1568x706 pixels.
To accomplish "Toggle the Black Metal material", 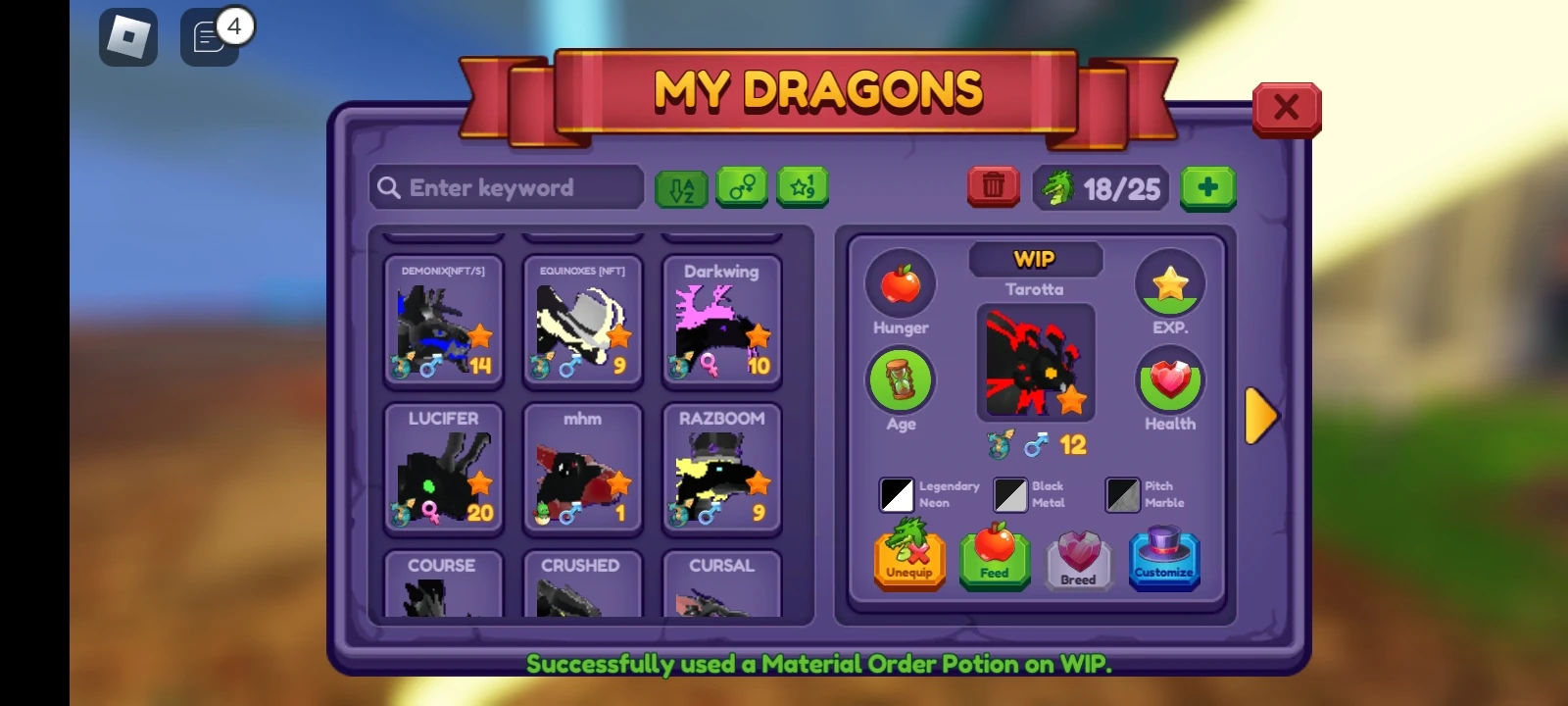I will [x=1009, y=495].
